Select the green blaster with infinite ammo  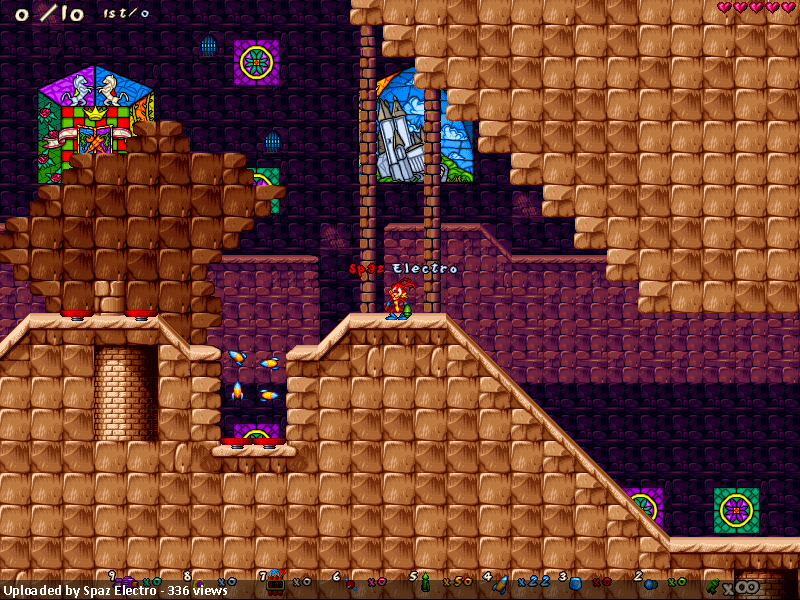point(715,583)
